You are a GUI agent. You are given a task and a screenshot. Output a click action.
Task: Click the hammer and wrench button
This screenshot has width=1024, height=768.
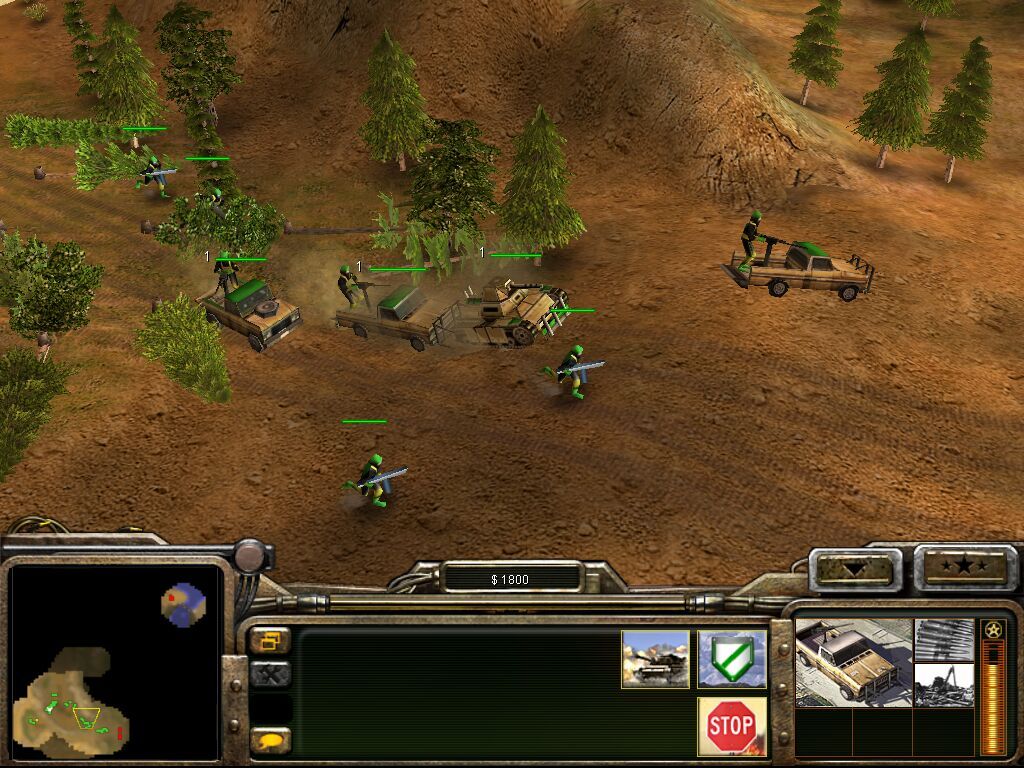[x=270, y=674]
